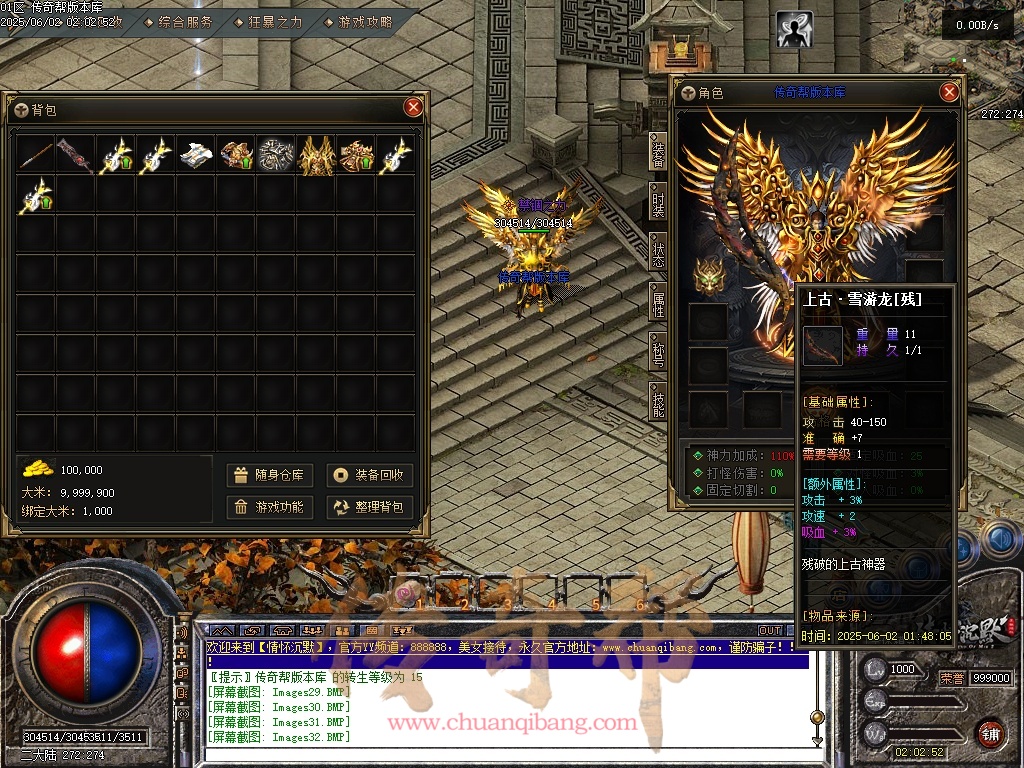Close the 背包 backpack window
Screen dimensions: 1024x768
[x=413, y=108]
